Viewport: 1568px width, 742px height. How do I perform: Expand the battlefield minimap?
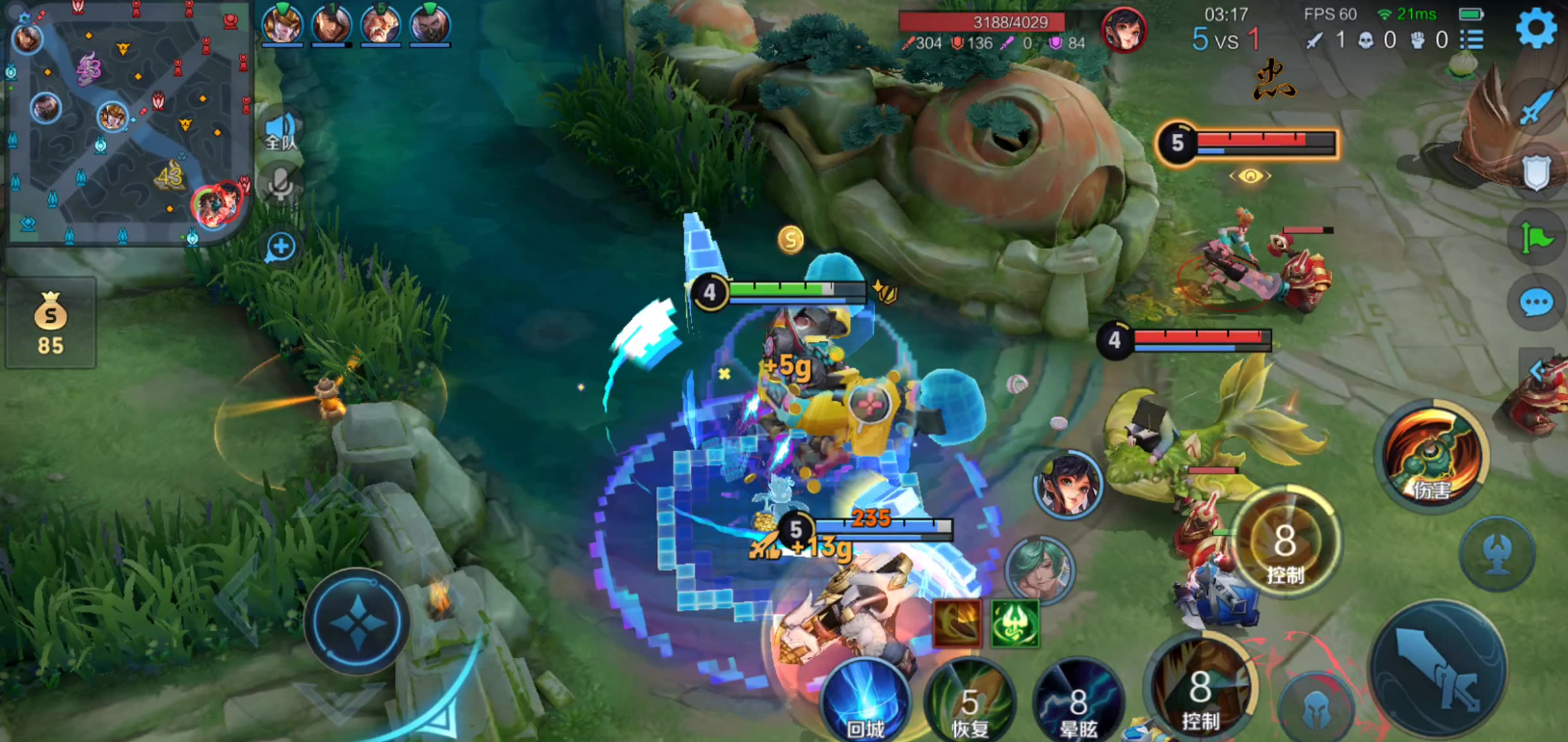[x=127, y=123]
